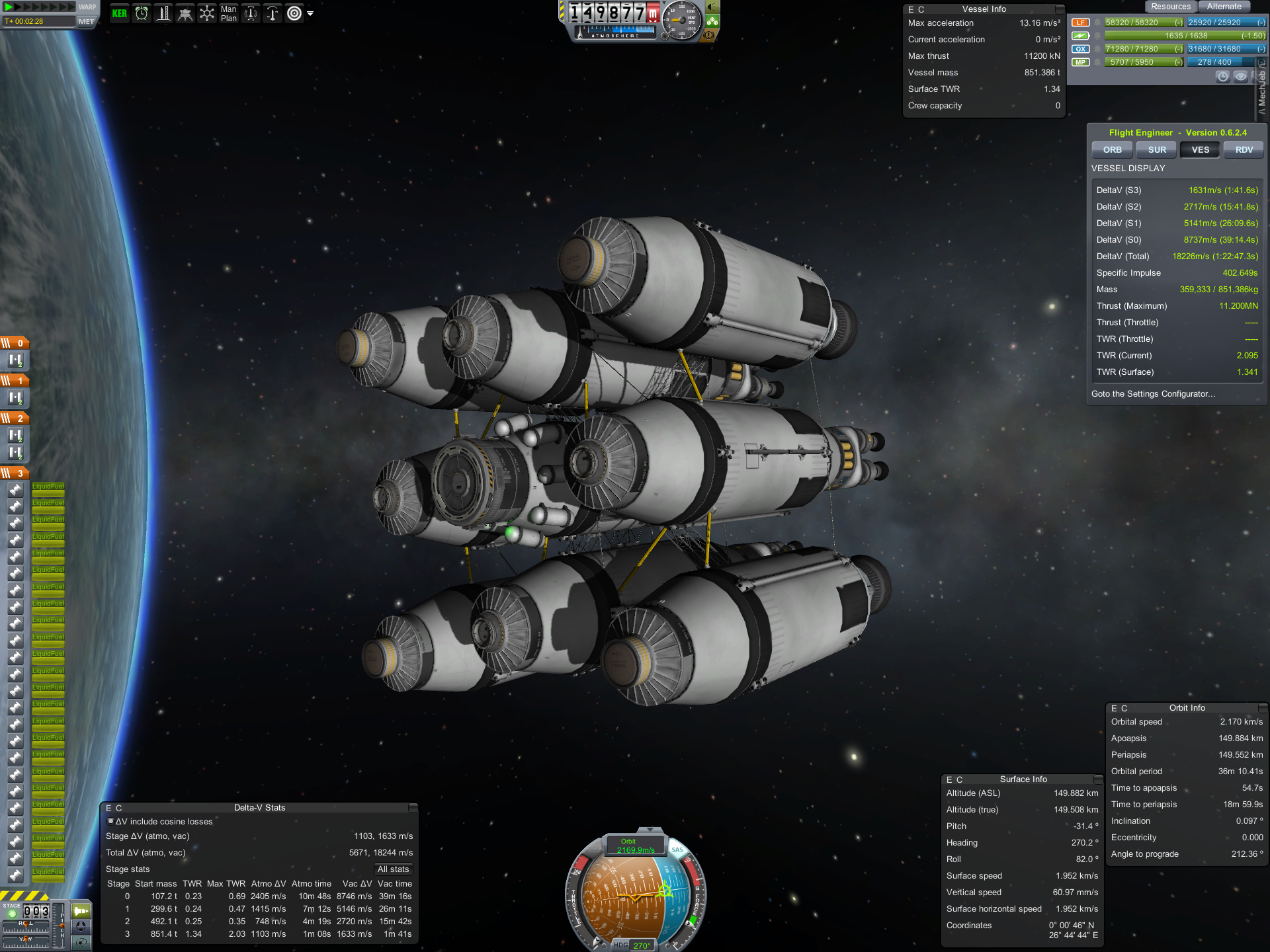Switch to the Resources tab

[x=1170, y=7]
